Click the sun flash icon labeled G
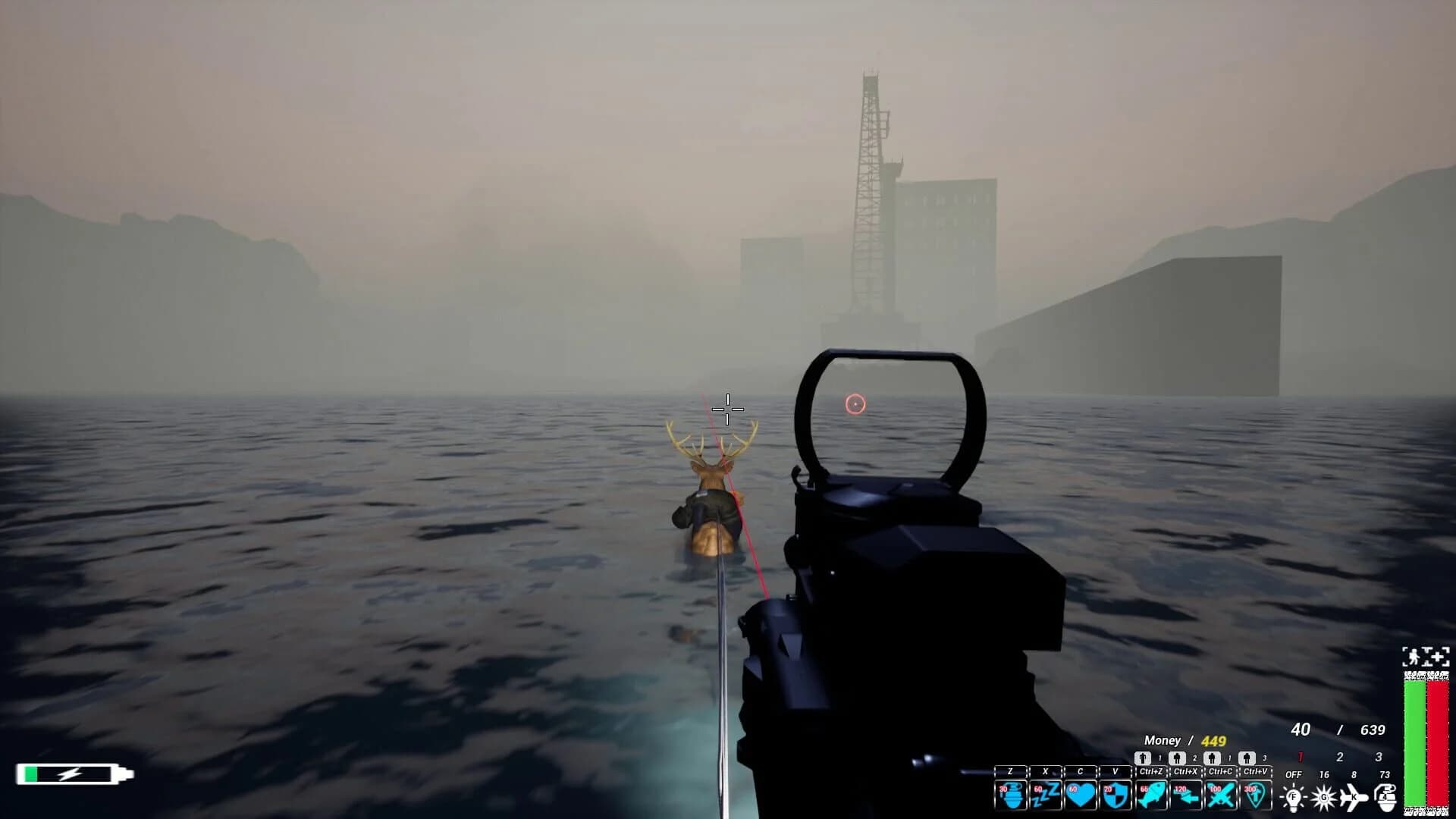This screenshot has width=1456, height=819. click(x=1325, y=797)
